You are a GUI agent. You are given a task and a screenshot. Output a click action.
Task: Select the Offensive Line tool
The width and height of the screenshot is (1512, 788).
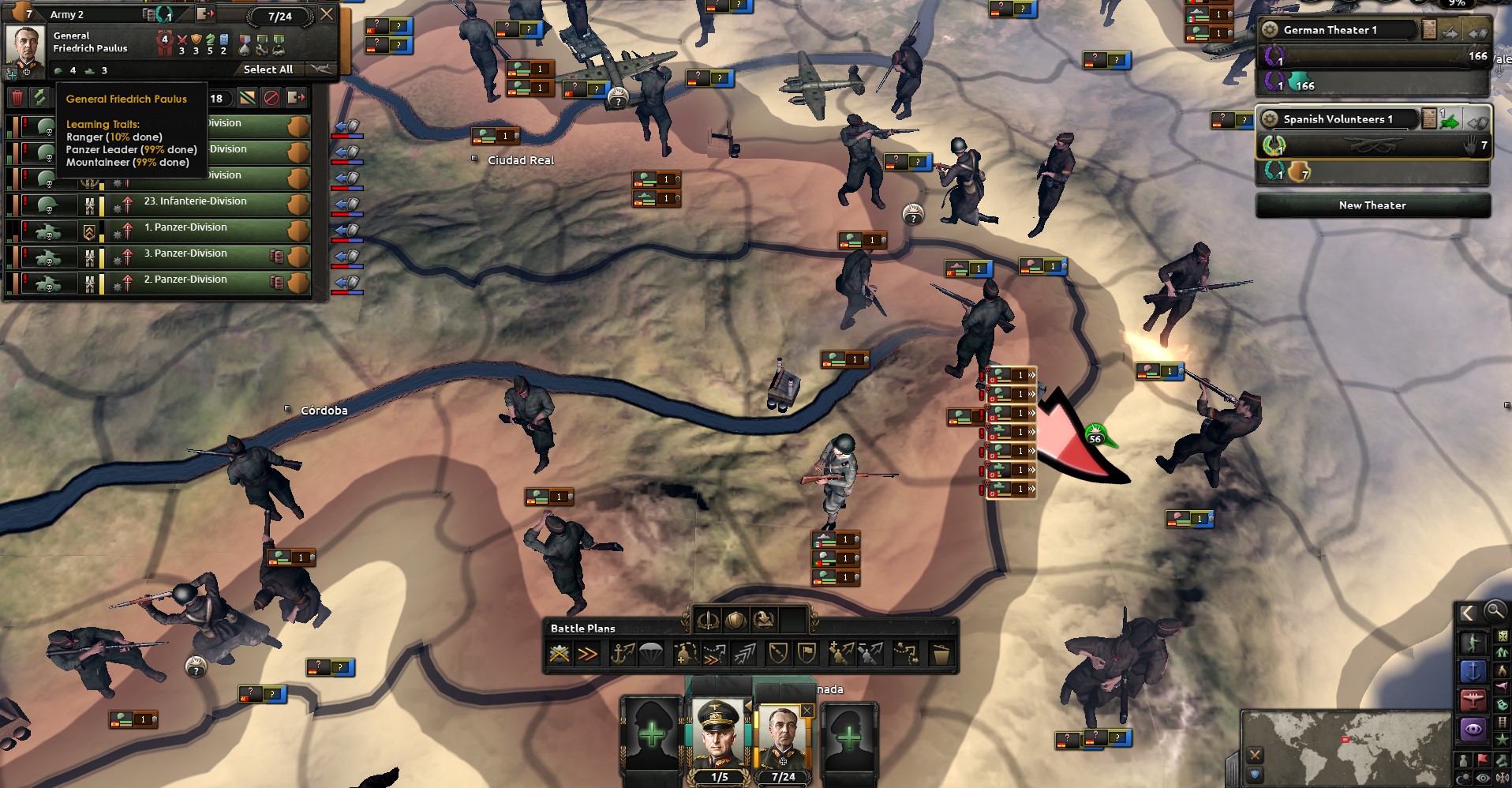(x=587, y=654)
